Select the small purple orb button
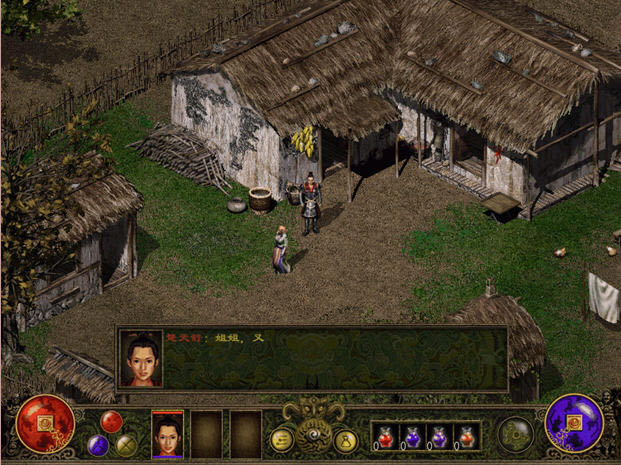The height and width of the screenshot is (465, 621). tap(97, 444)
